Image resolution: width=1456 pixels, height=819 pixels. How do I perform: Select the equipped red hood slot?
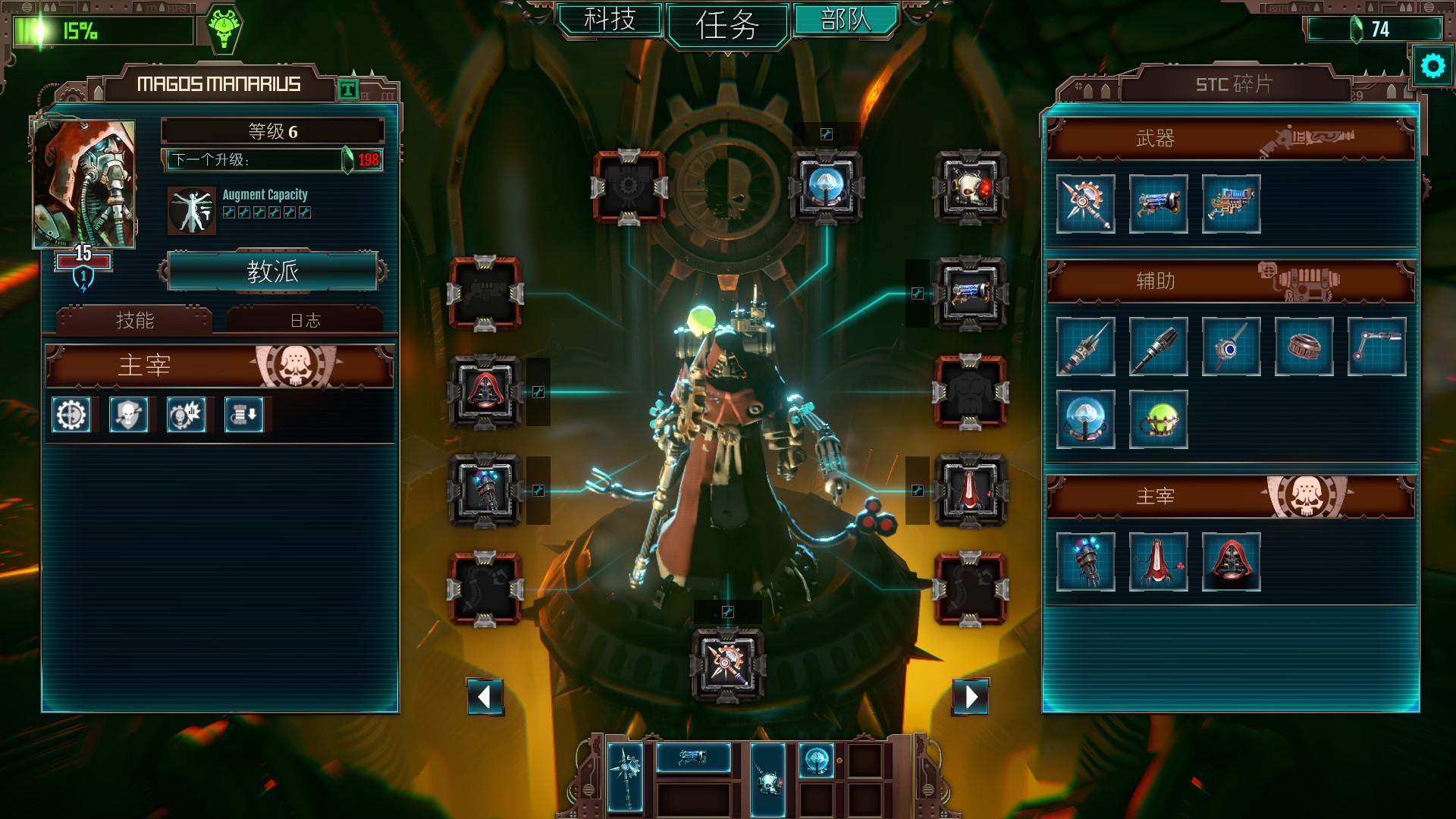(x=485, y=392)
